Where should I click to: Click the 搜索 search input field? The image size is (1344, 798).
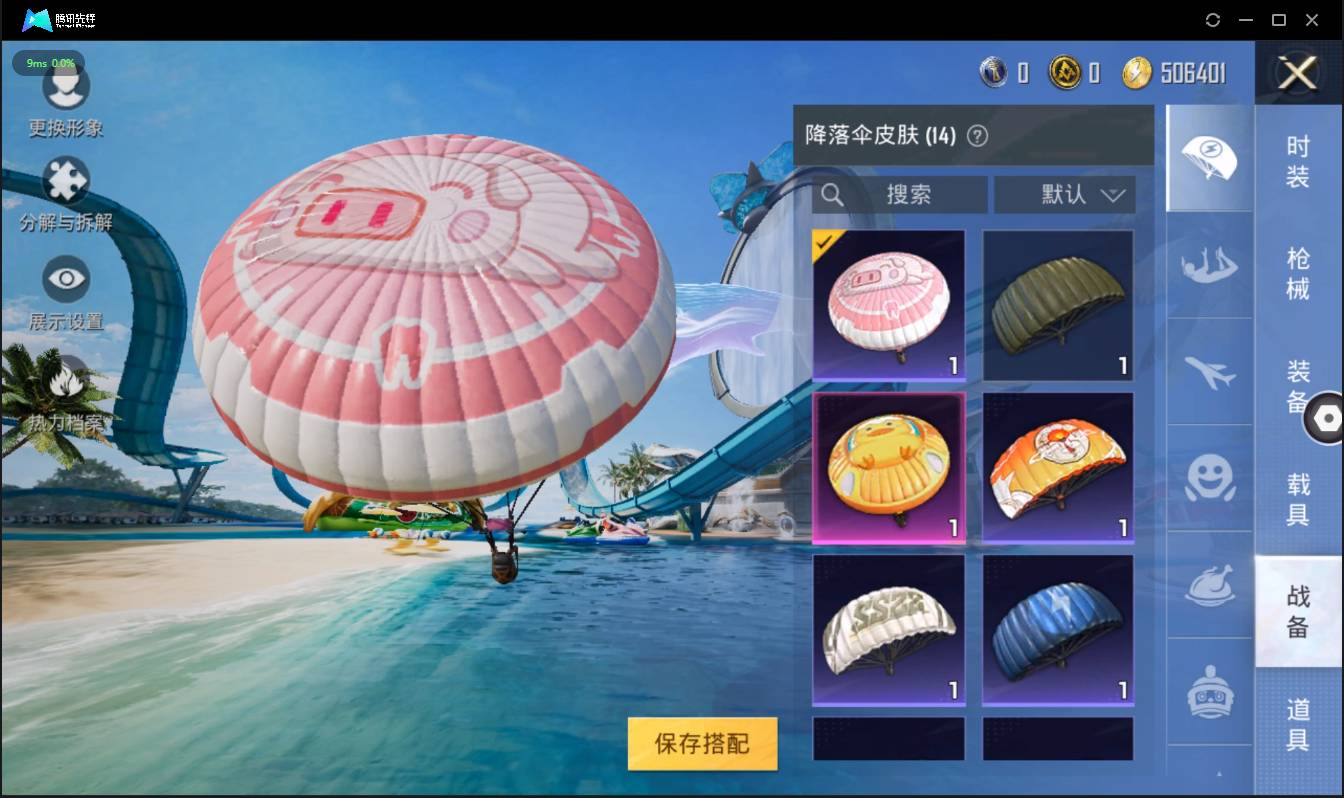click(x=900, y=195)
